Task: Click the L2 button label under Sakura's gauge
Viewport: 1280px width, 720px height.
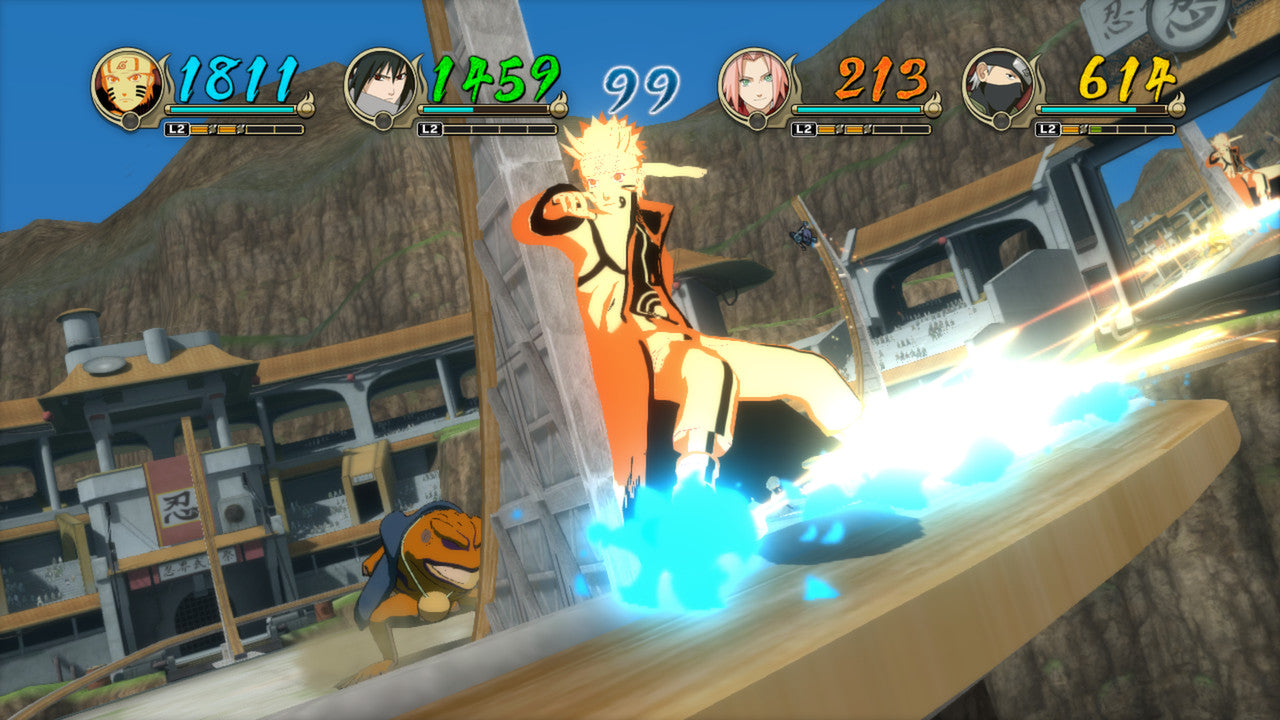Action: coord(804,128)
